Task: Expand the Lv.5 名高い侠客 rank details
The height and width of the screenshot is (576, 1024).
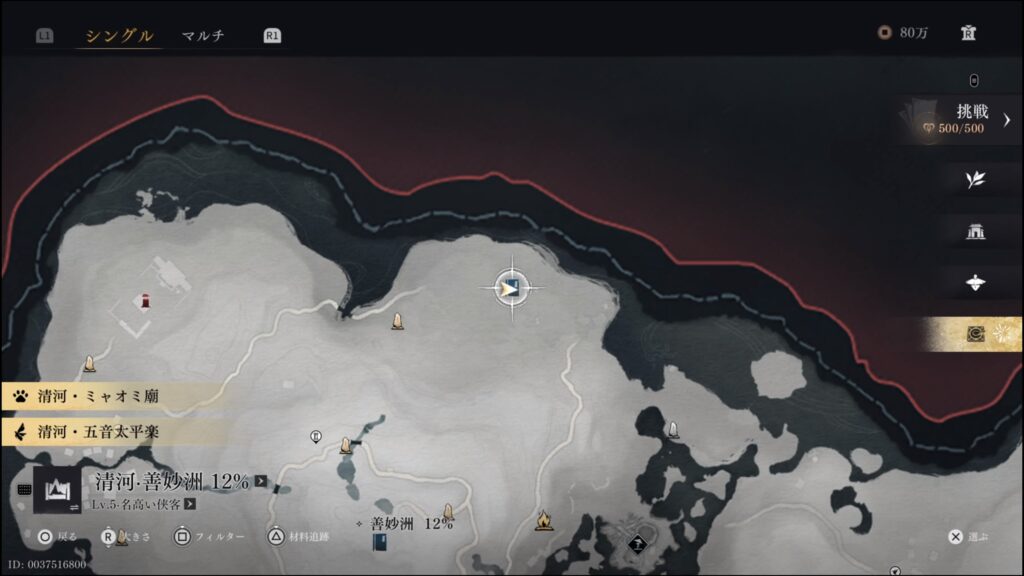Action: 188,504
